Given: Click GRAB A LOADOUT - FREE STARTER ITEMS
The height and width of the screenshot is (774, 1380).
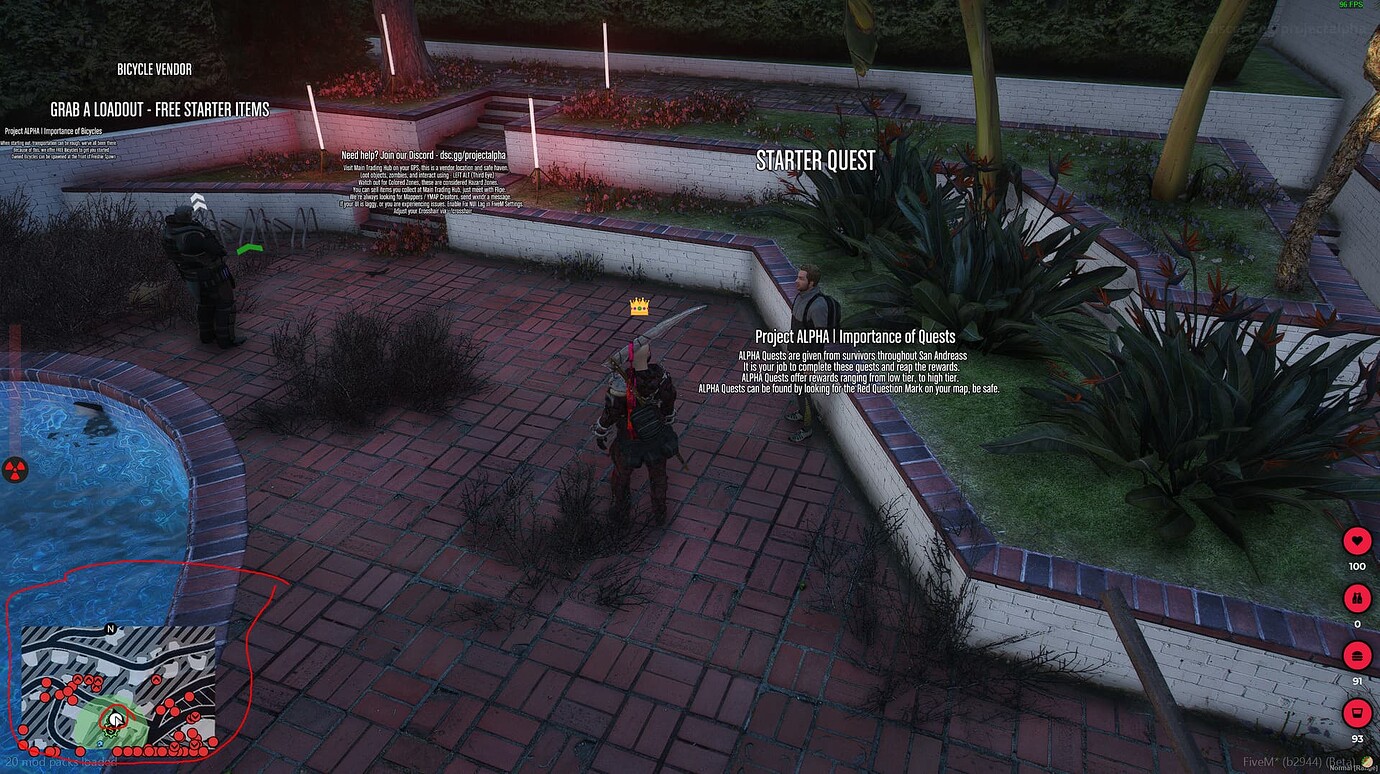Looking at the screenshot, I should tap(160, 109).
